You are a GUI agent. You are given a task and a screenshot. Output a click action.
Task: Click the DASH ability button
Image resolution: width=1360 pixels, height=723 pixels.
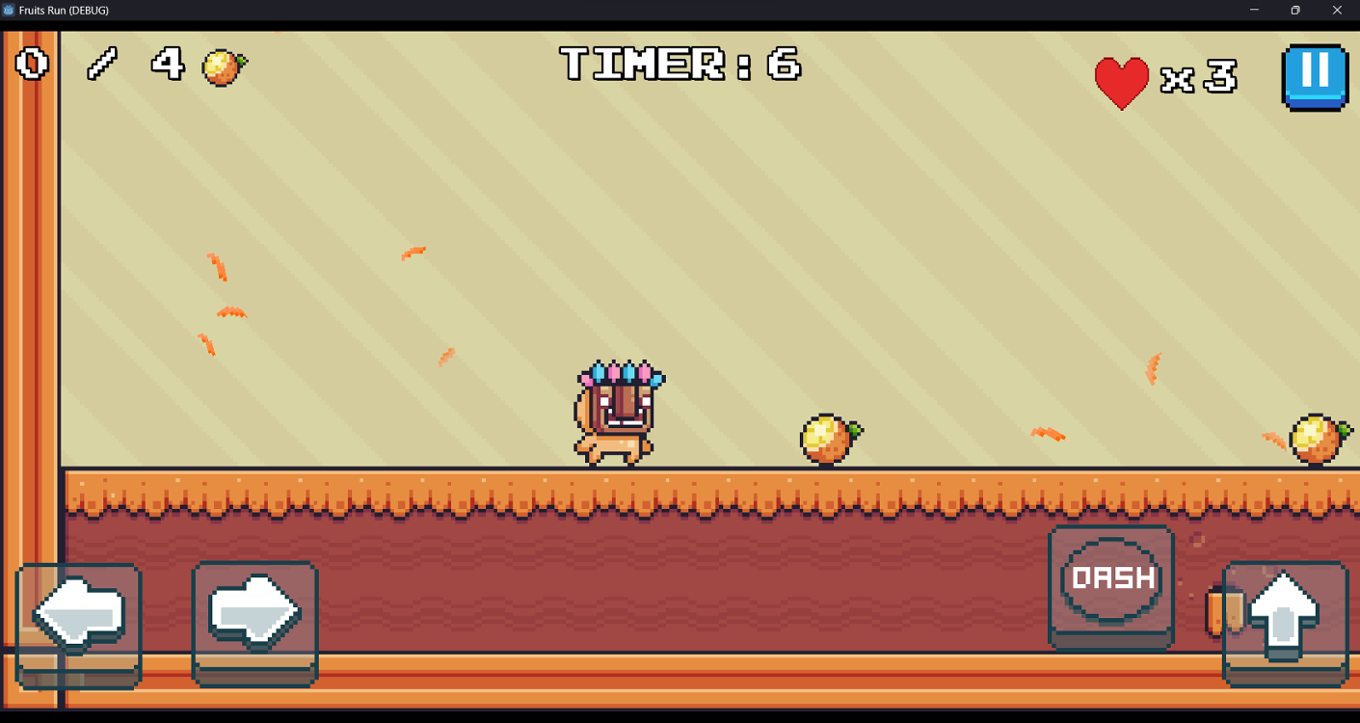1110,578
